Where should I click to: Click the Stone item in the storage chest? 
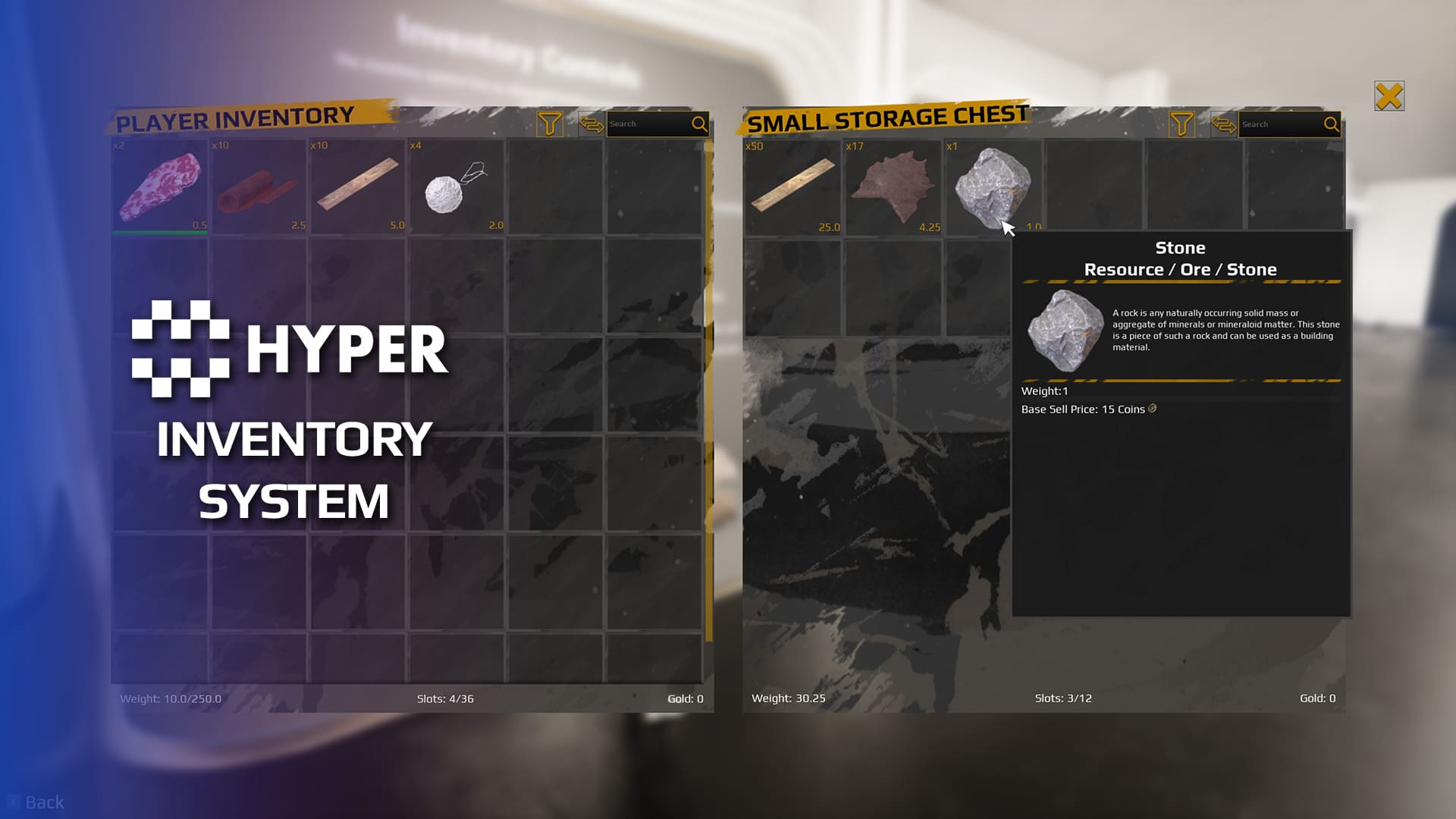pyautogui.click(x=992, y=184)
